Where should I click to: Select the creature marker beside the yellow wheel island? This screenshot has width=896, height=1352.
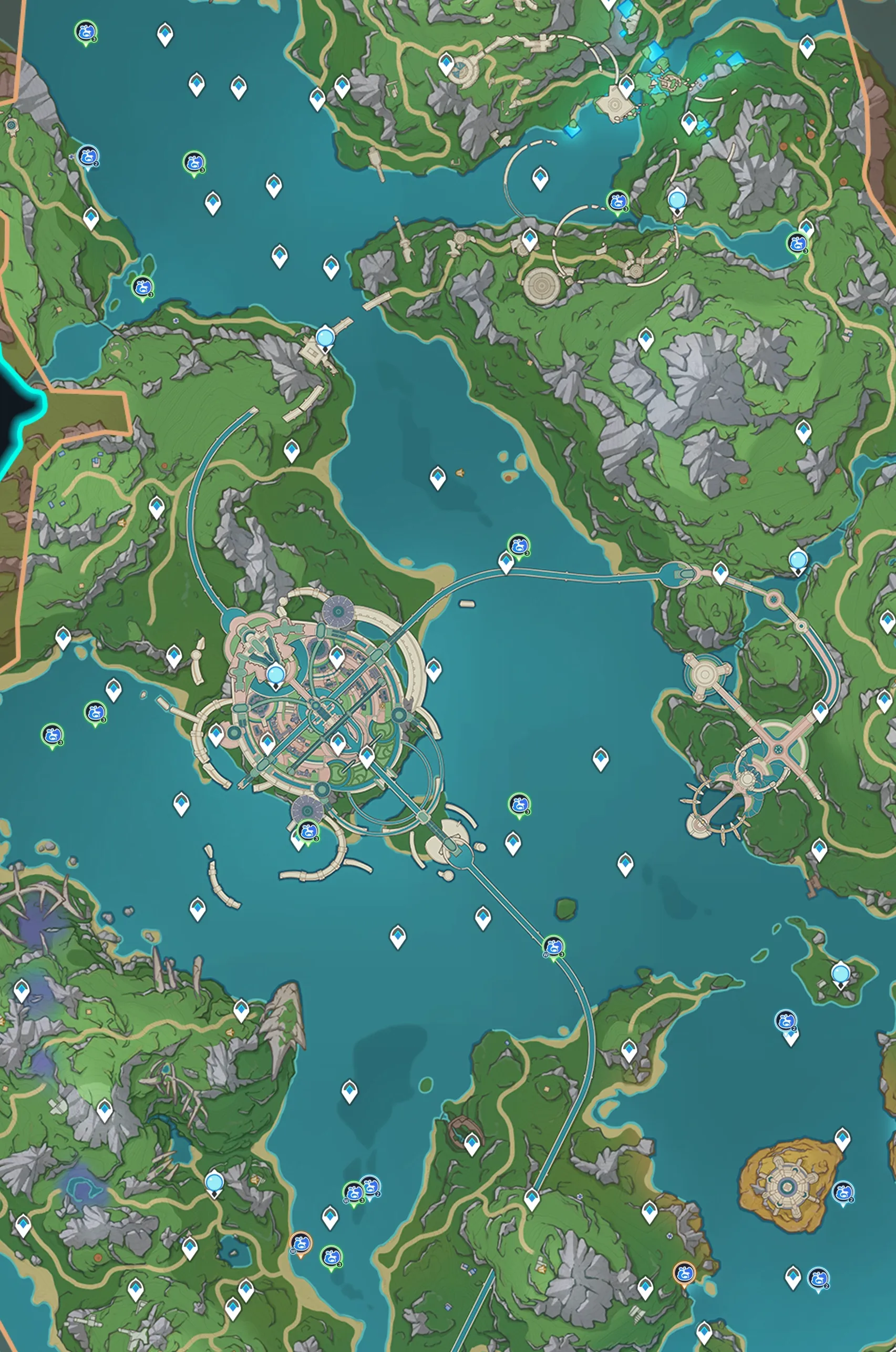843,1192
